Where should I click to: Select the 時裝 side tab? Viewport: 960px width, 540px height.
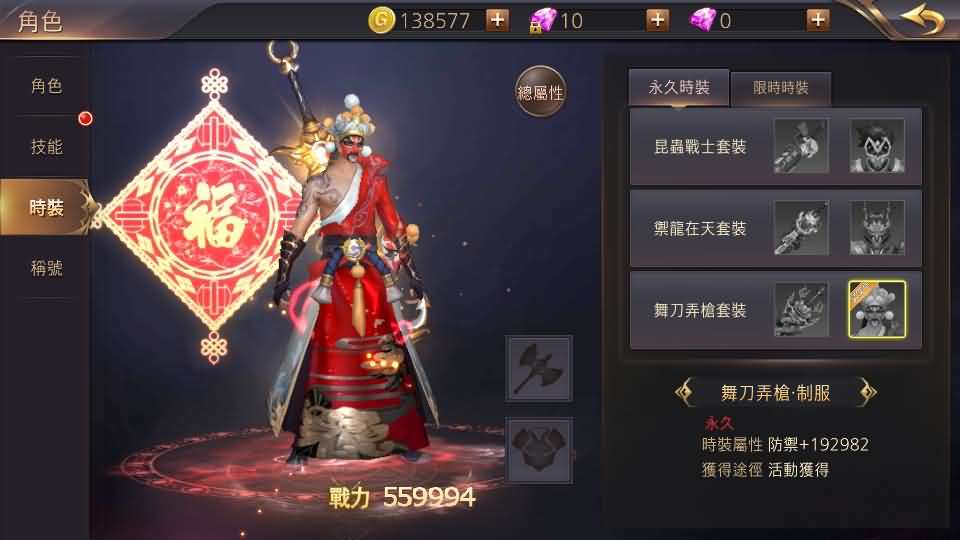point(46,207)
